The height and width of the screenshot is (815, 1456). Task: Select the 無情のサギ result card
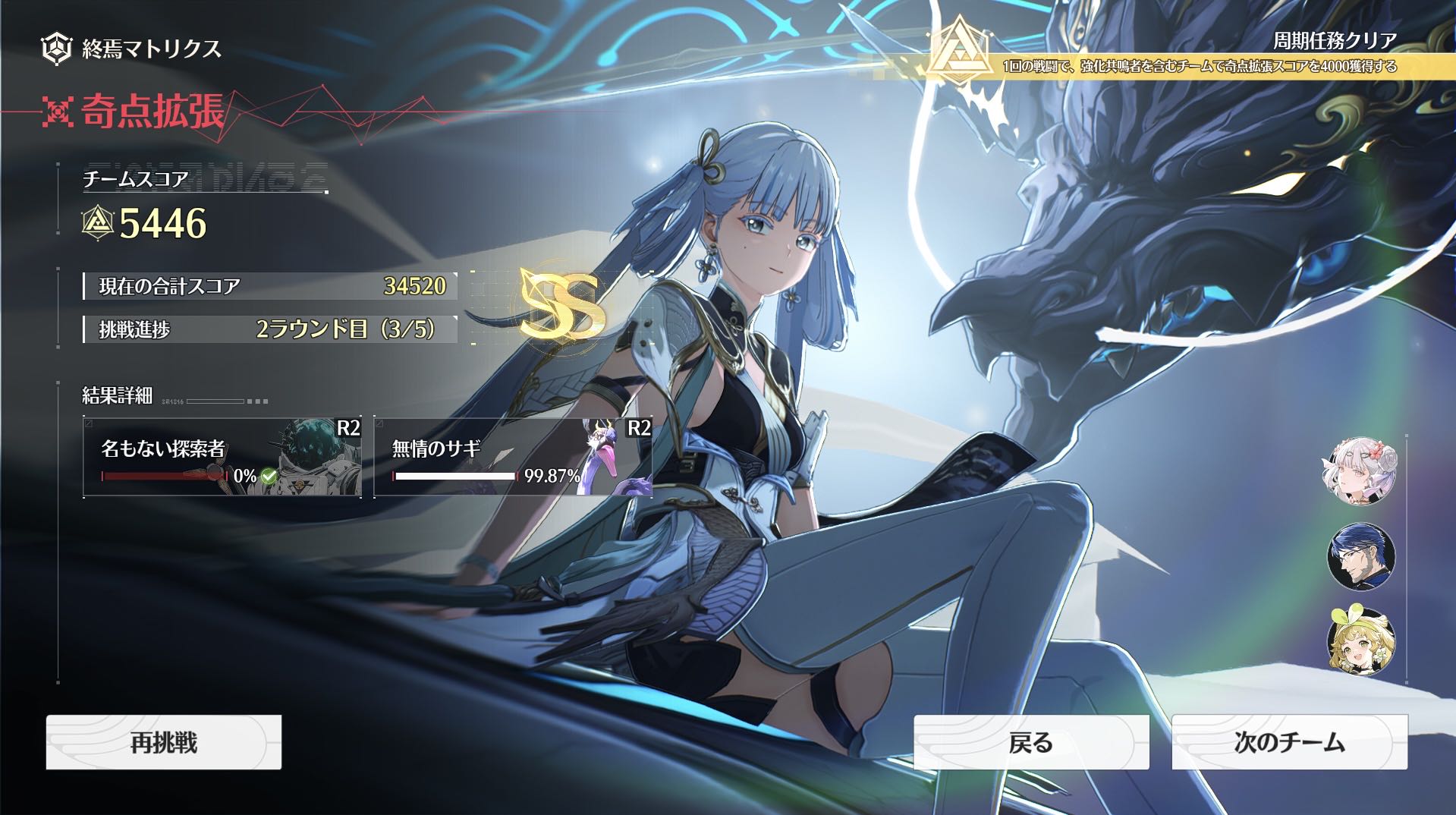pos(513,457)
